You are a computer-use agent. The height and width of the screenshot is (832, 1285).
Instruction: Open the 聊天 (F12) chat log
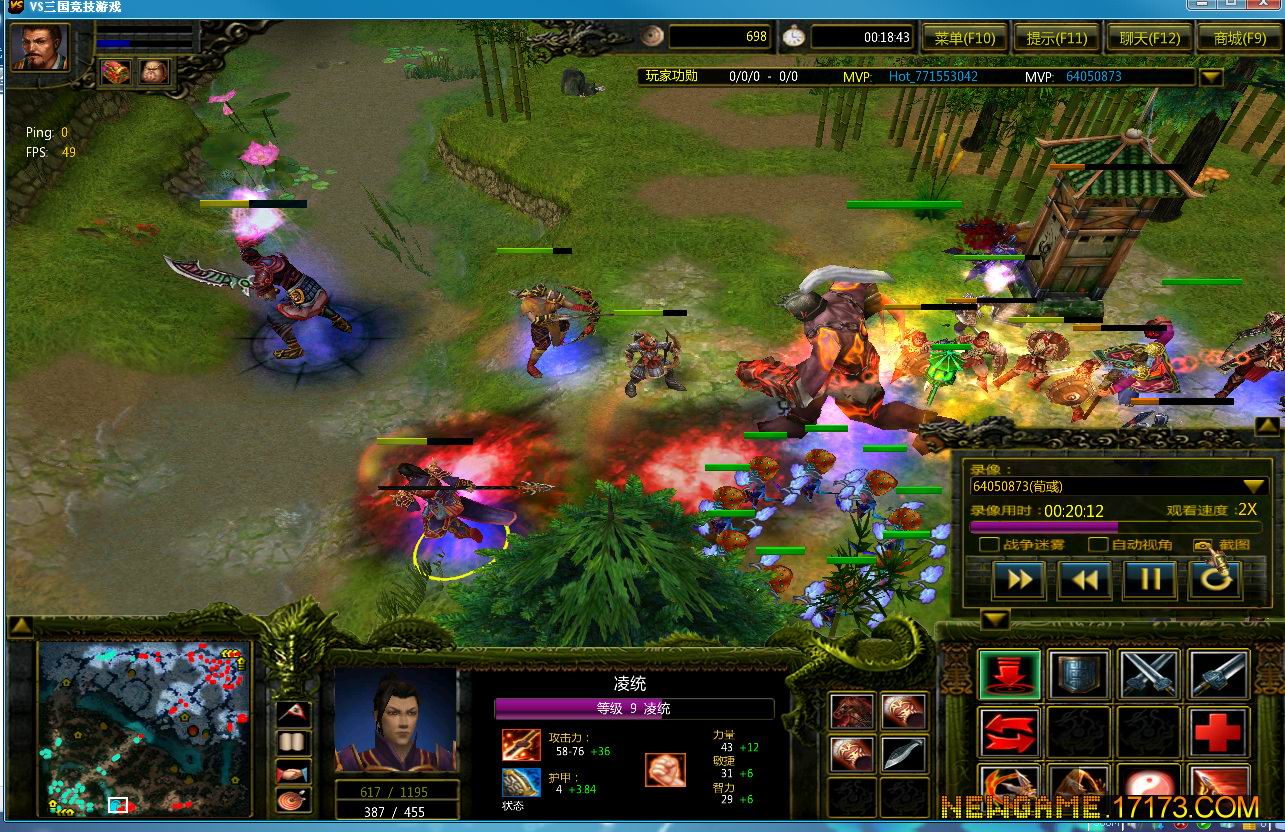click(x=1149, y=38)
